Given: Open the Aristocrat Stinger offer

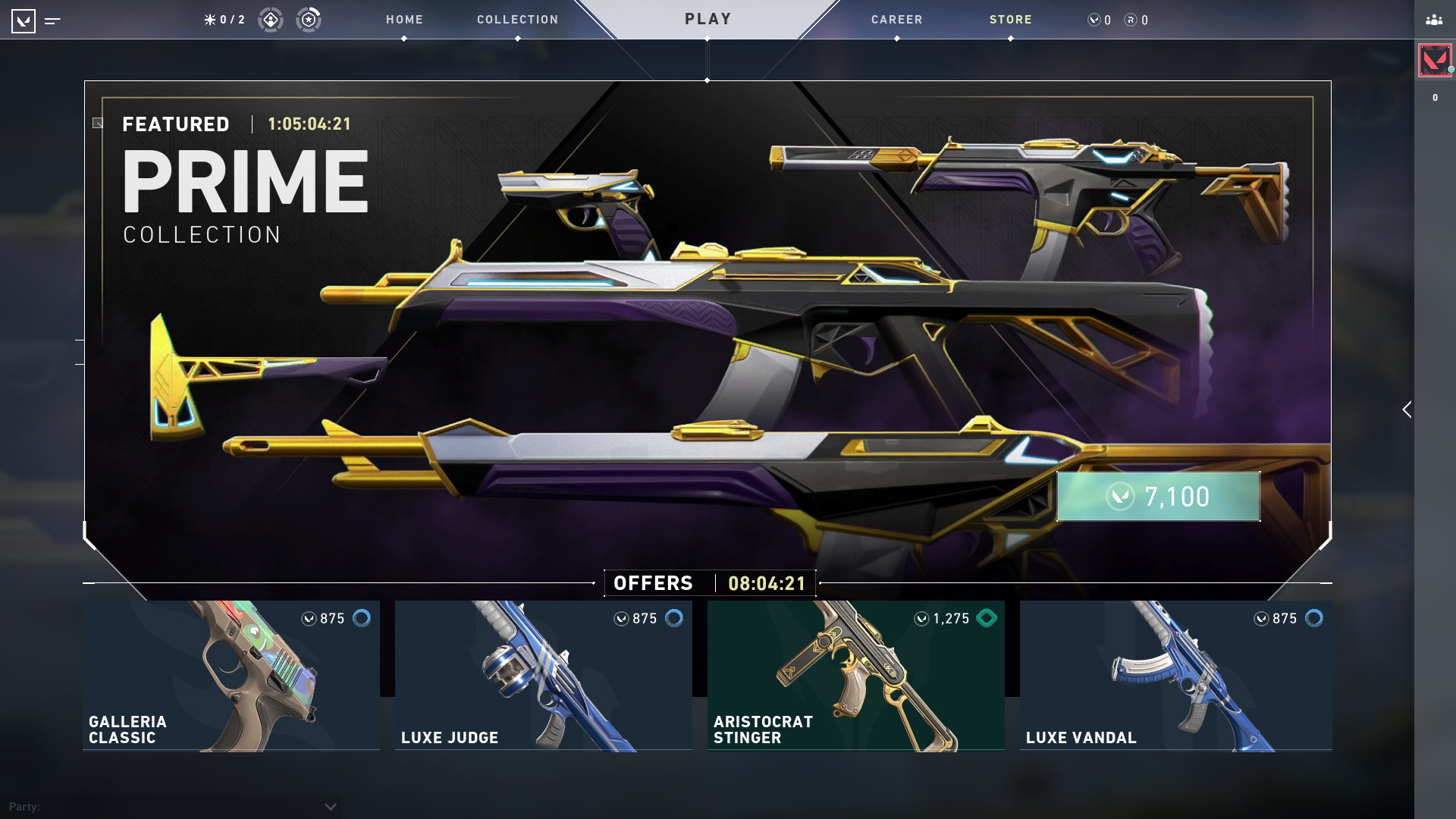Looking at the screenshot, I should pos(855,675).
